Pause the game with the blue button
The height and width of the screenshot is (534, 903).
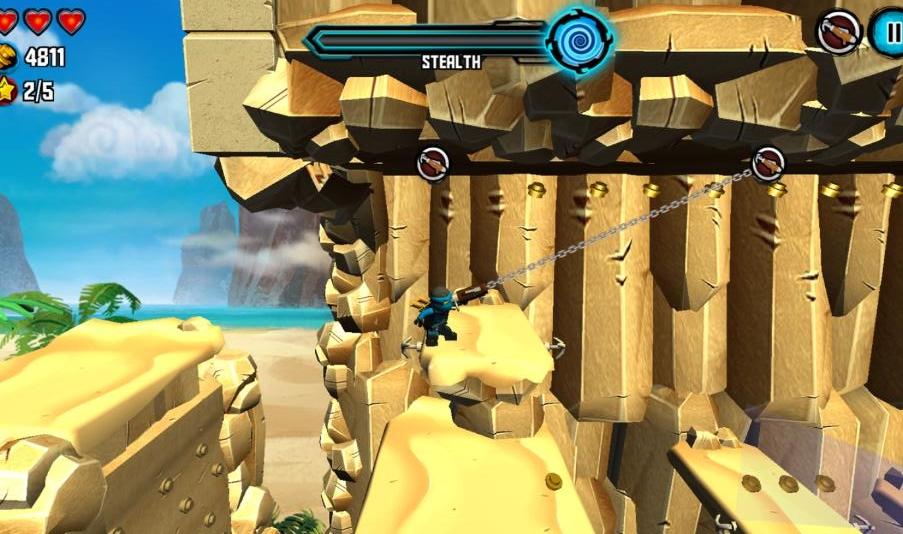pos(888,32)
